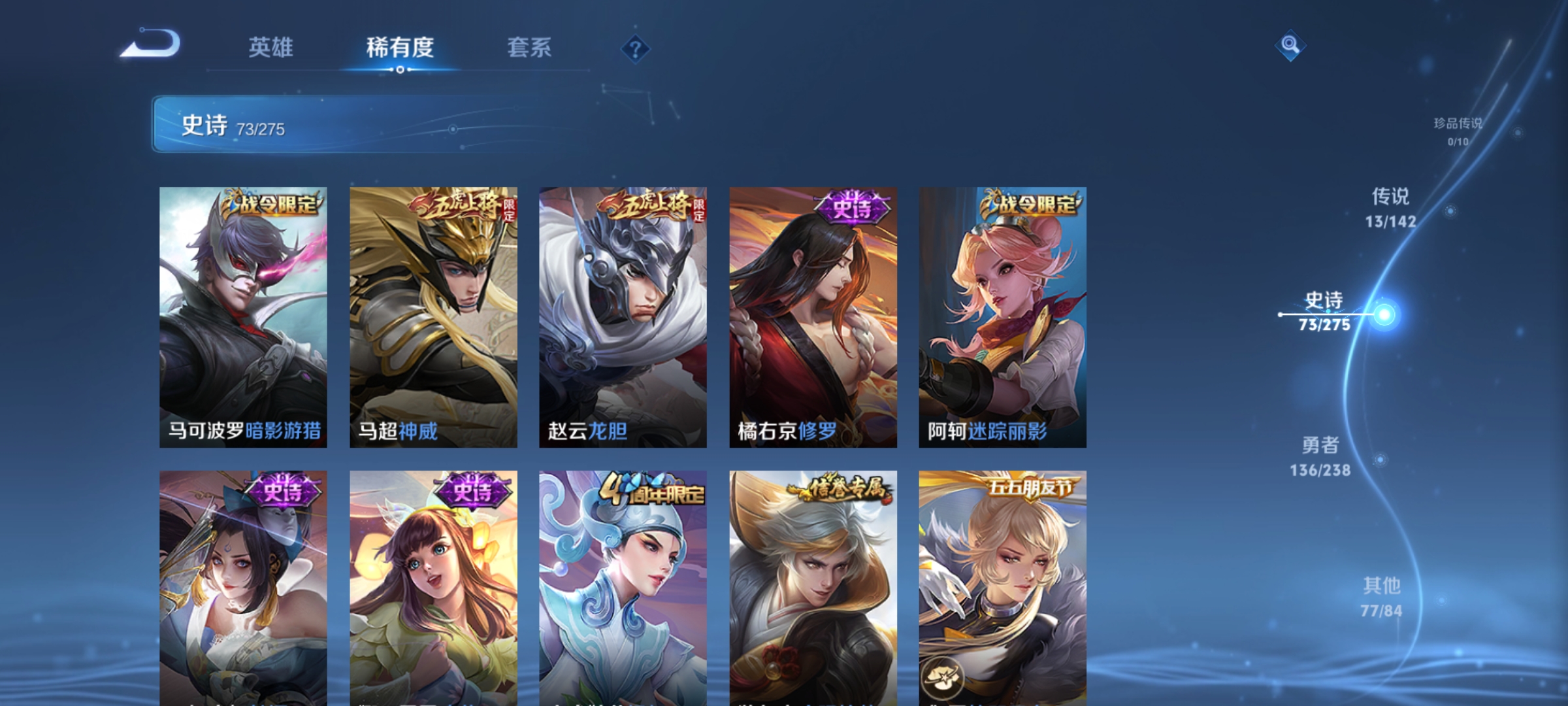Open the search magnifier at top right

pyautogui.click(x=1290, y=46)
